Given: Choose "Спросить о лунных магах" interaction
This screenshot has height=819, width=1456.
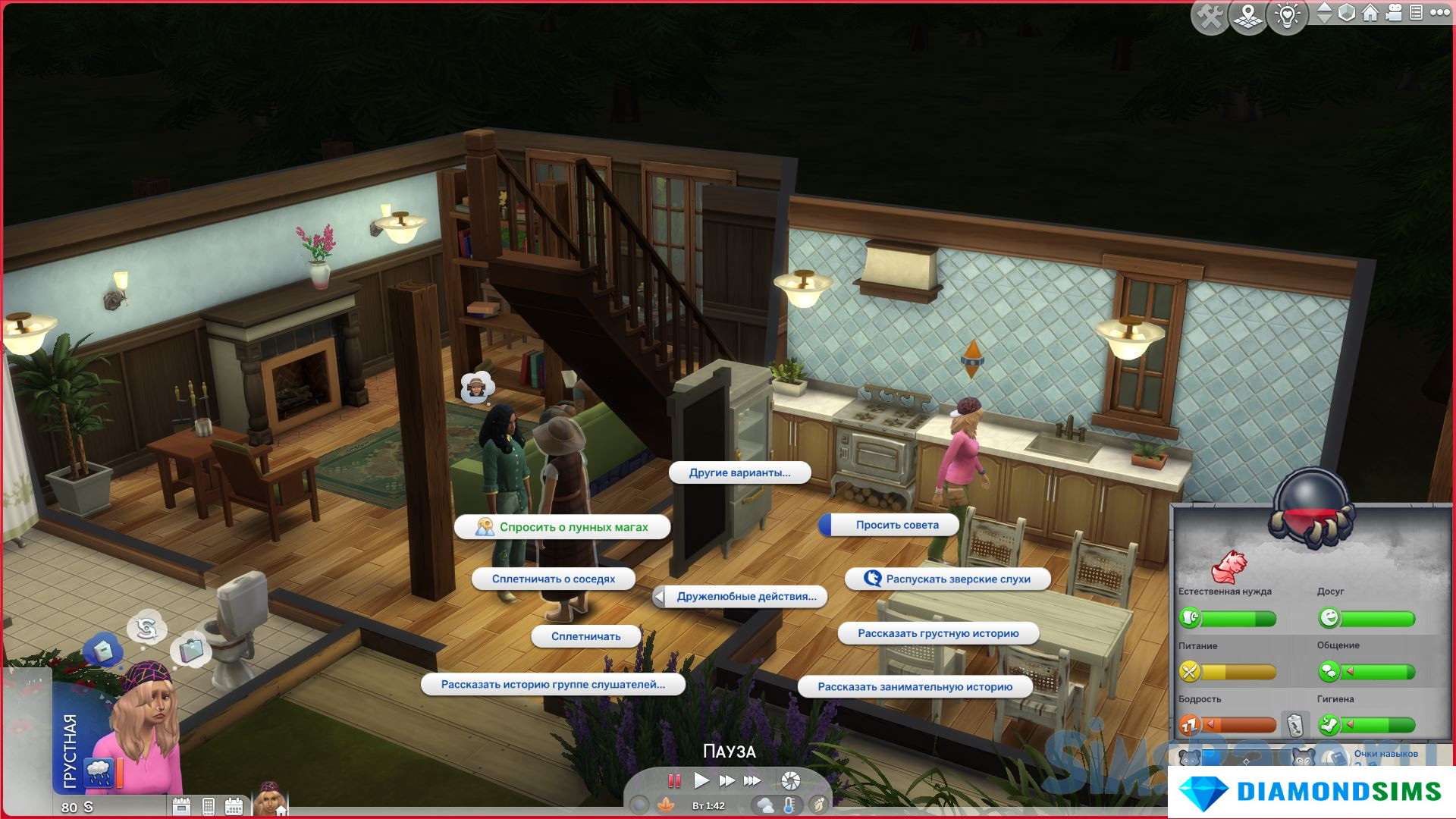Looking at the screenshot, I should point(562,527).
